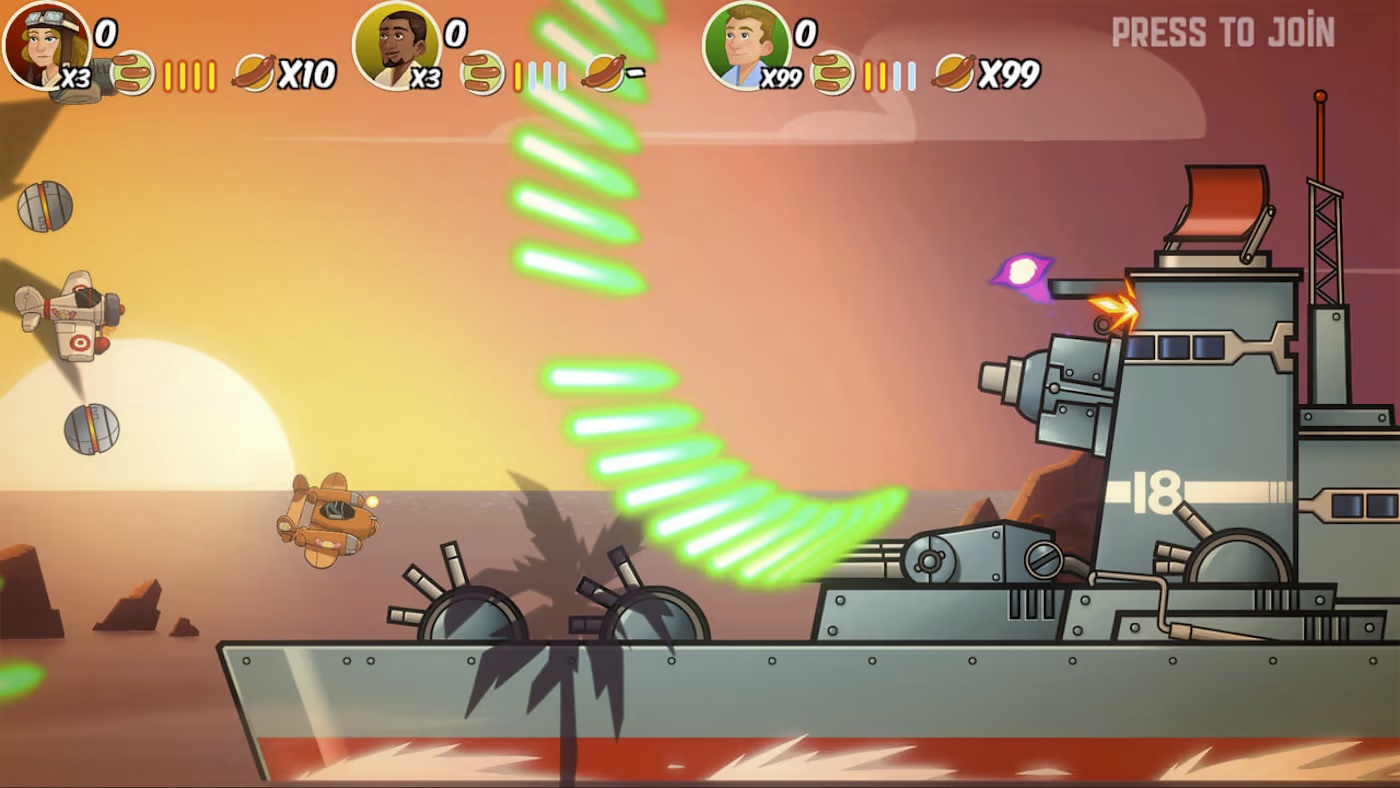This screenshot has width=1400, height=788.
Task: Click the weapon icon beside the goggled pilot
Action: 133,73
